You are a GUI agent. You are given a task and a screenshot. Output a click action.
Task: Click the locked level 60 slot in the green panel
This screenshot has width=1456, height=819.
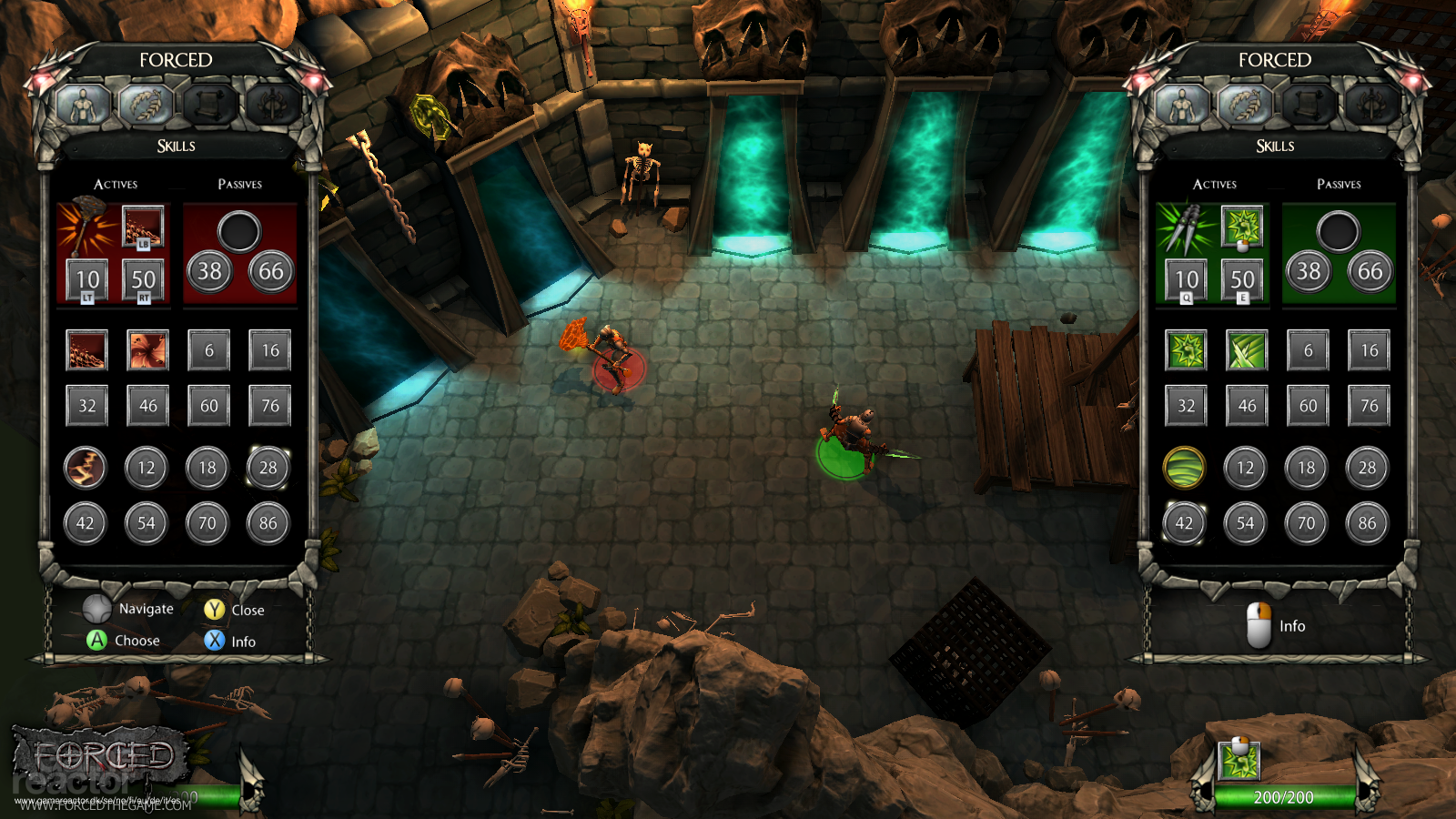tap(1308, 406)
